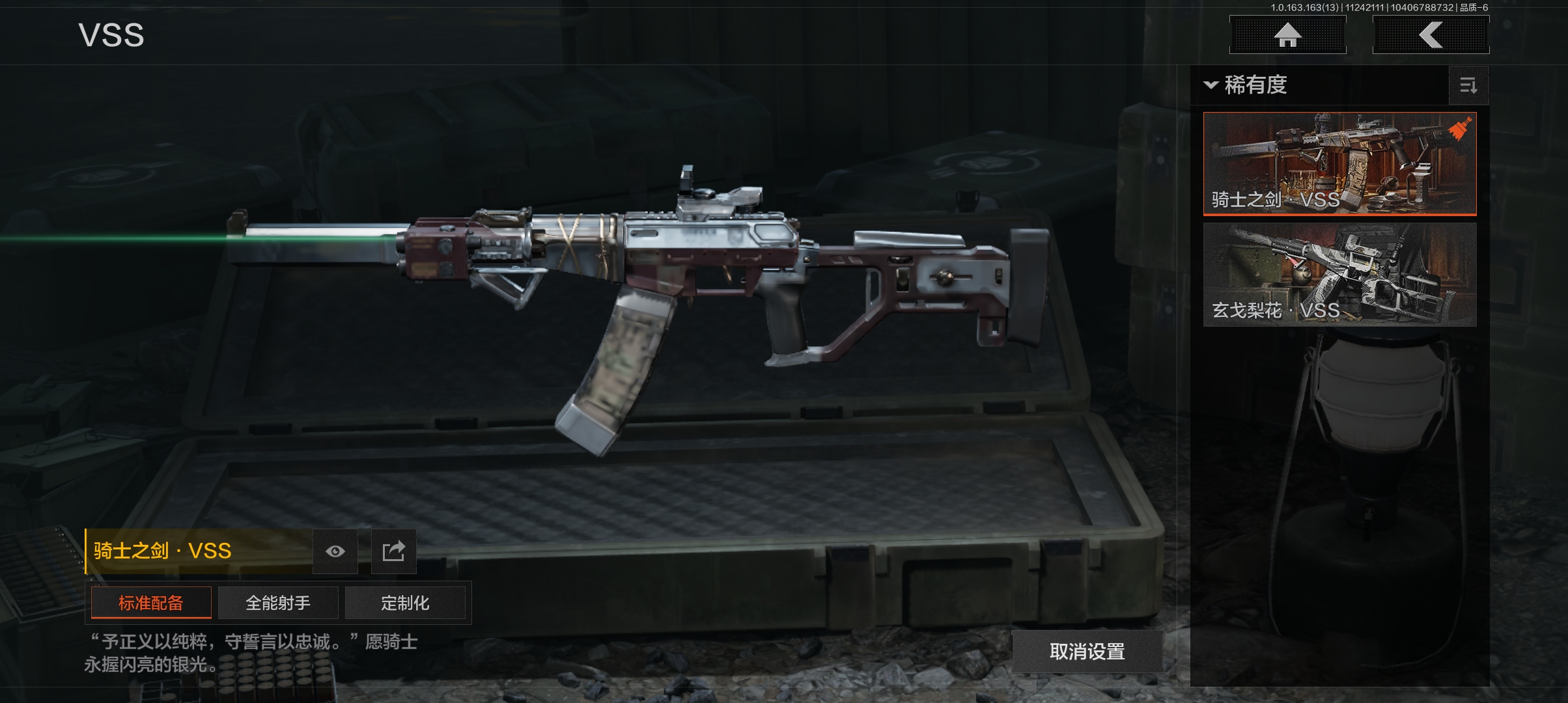Open the 定制化 tab
Viewport: 1568px width, 703px height.
click(x=405, y=603)
